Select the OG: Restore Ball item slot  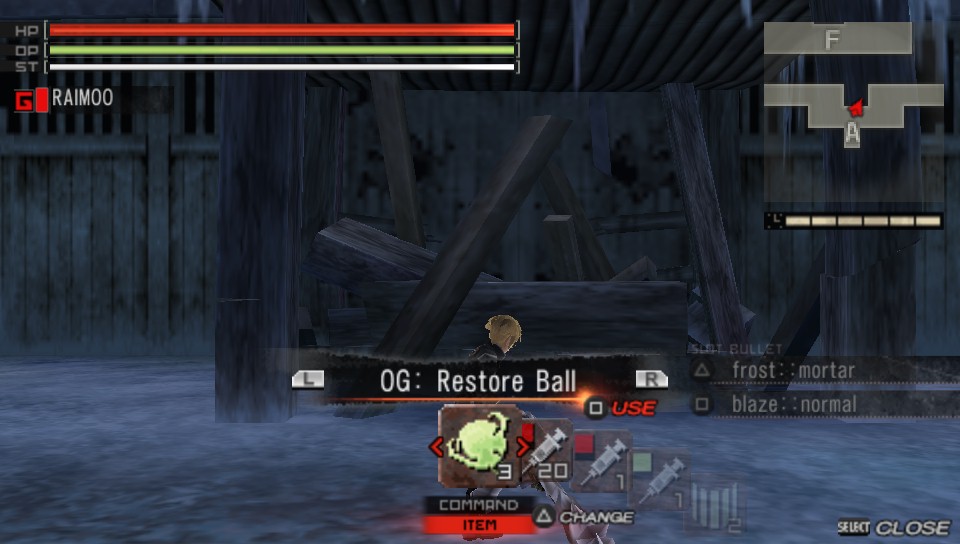(480, 445)
